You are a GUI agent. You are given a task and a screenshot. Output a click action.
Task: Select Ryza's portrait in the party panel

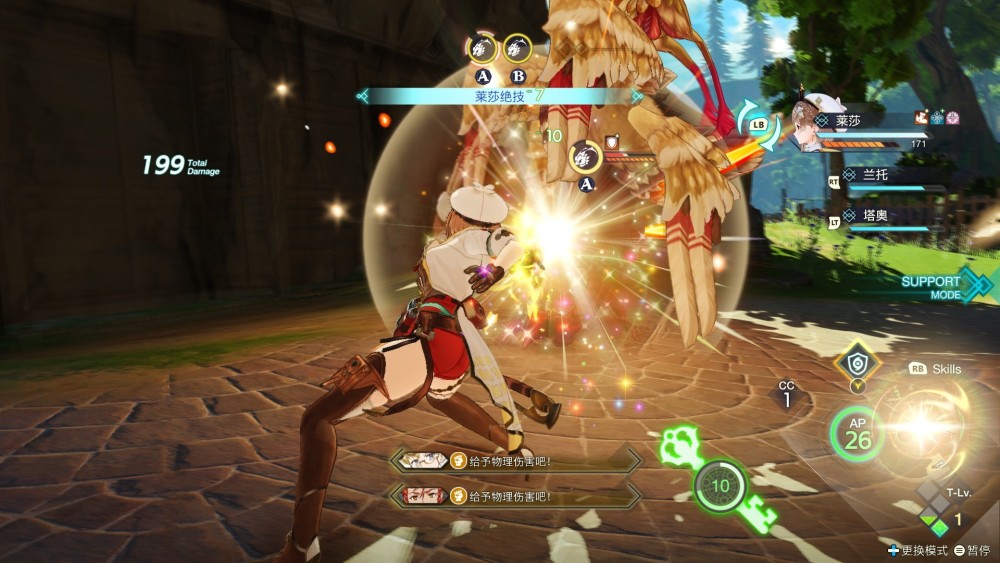pos(812,126)
